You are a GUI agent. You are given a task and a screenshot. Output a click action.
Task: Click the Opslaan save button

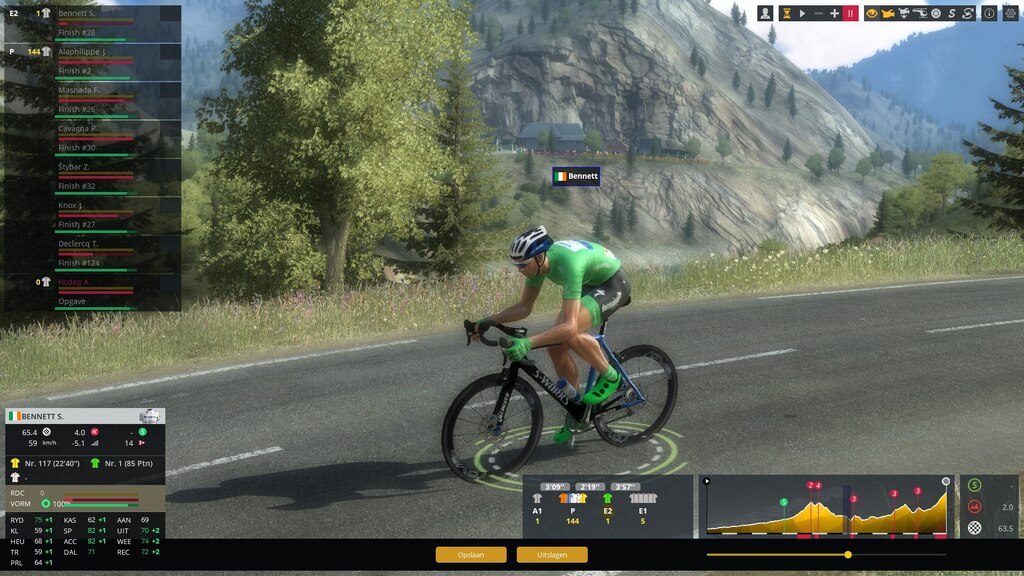coord(471,554)
